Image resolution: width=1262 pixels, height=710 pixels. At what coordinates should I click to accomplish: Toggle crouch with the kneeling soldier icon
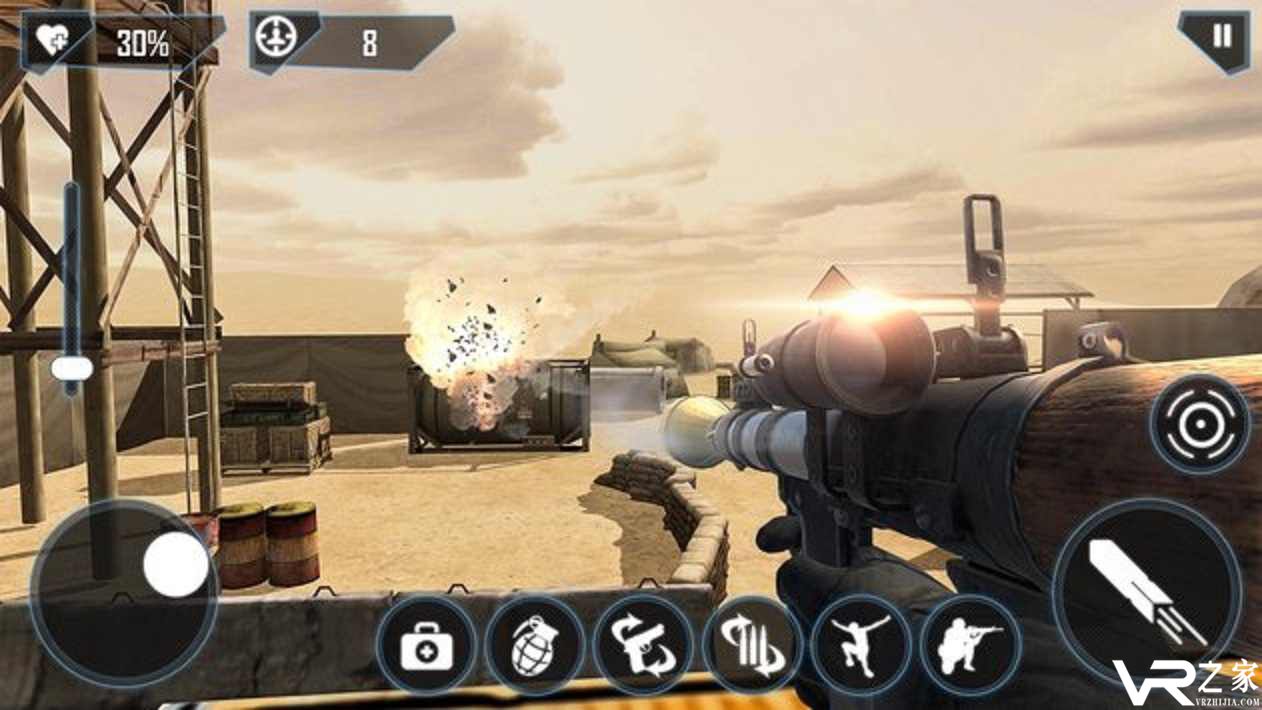[x=969, y=647]
